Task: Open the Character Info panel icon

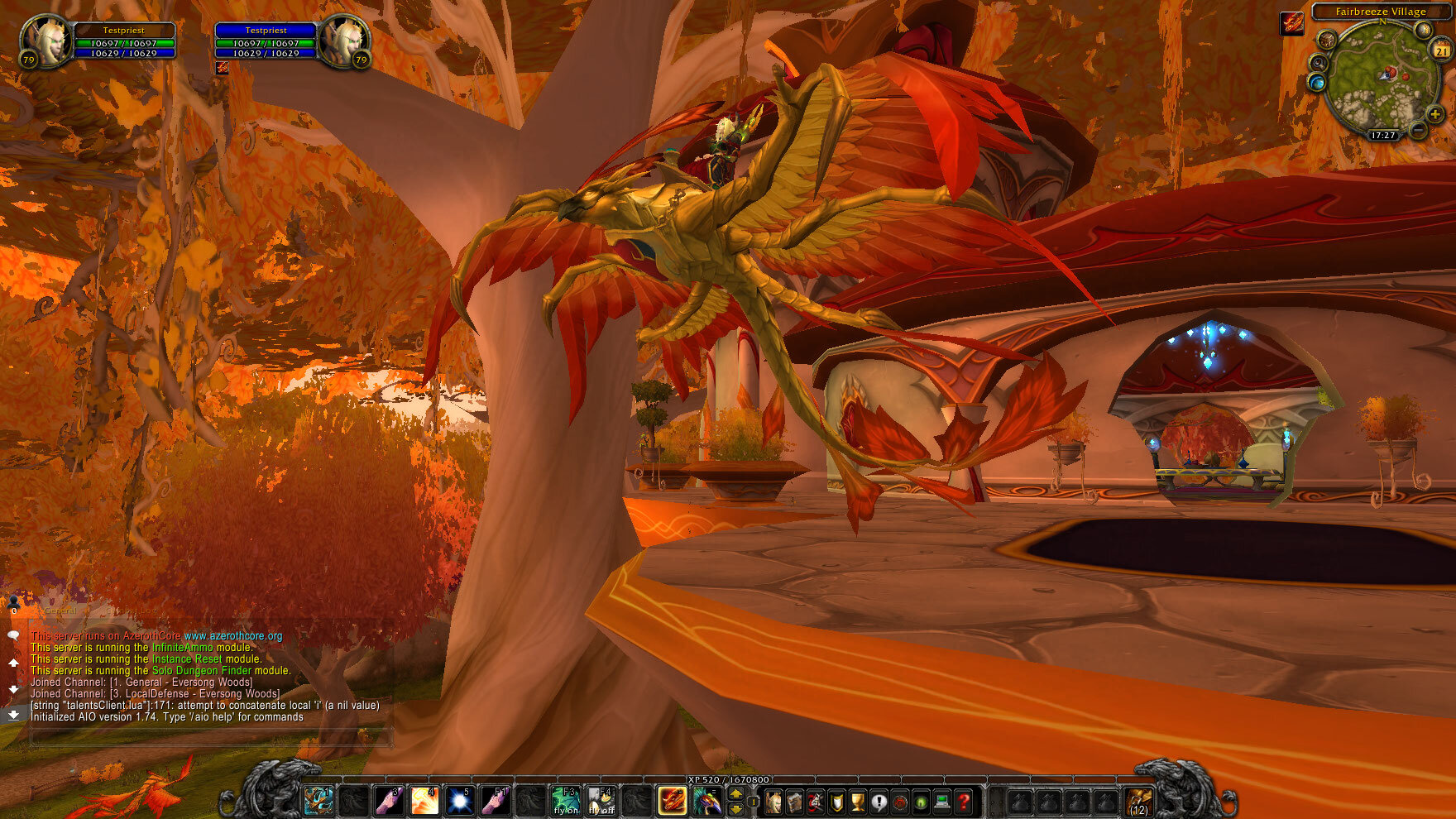Action: (x=774, y=801)
